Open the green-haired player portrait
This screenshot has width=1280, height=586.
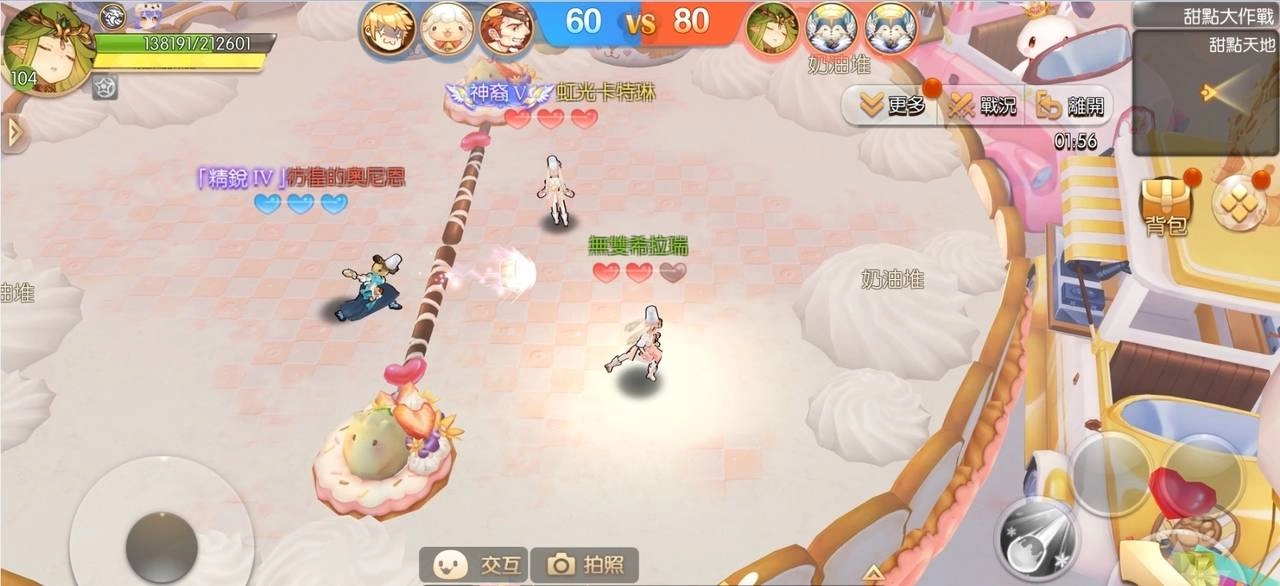coord(47,48)
